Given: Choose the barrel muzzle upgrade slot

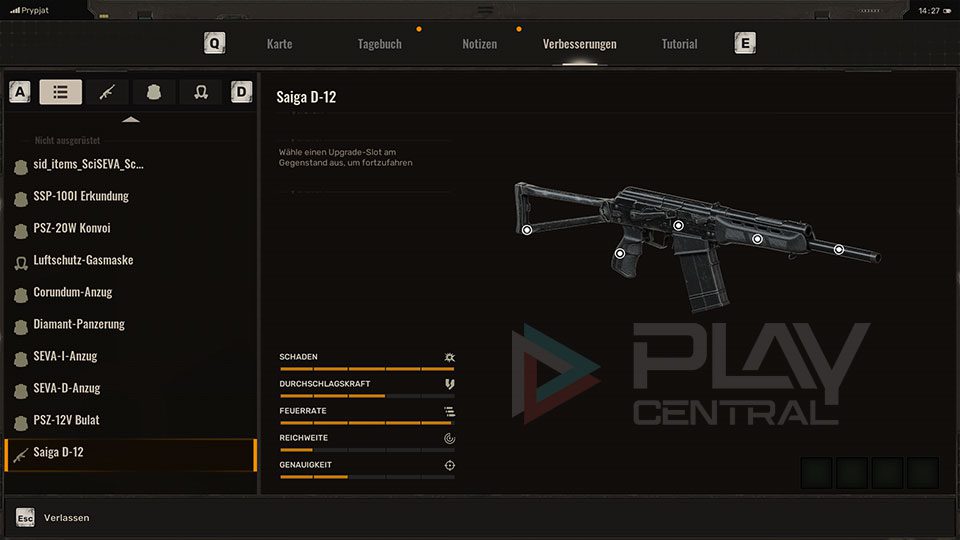Looking at the screenshot, I should [839, 249].
